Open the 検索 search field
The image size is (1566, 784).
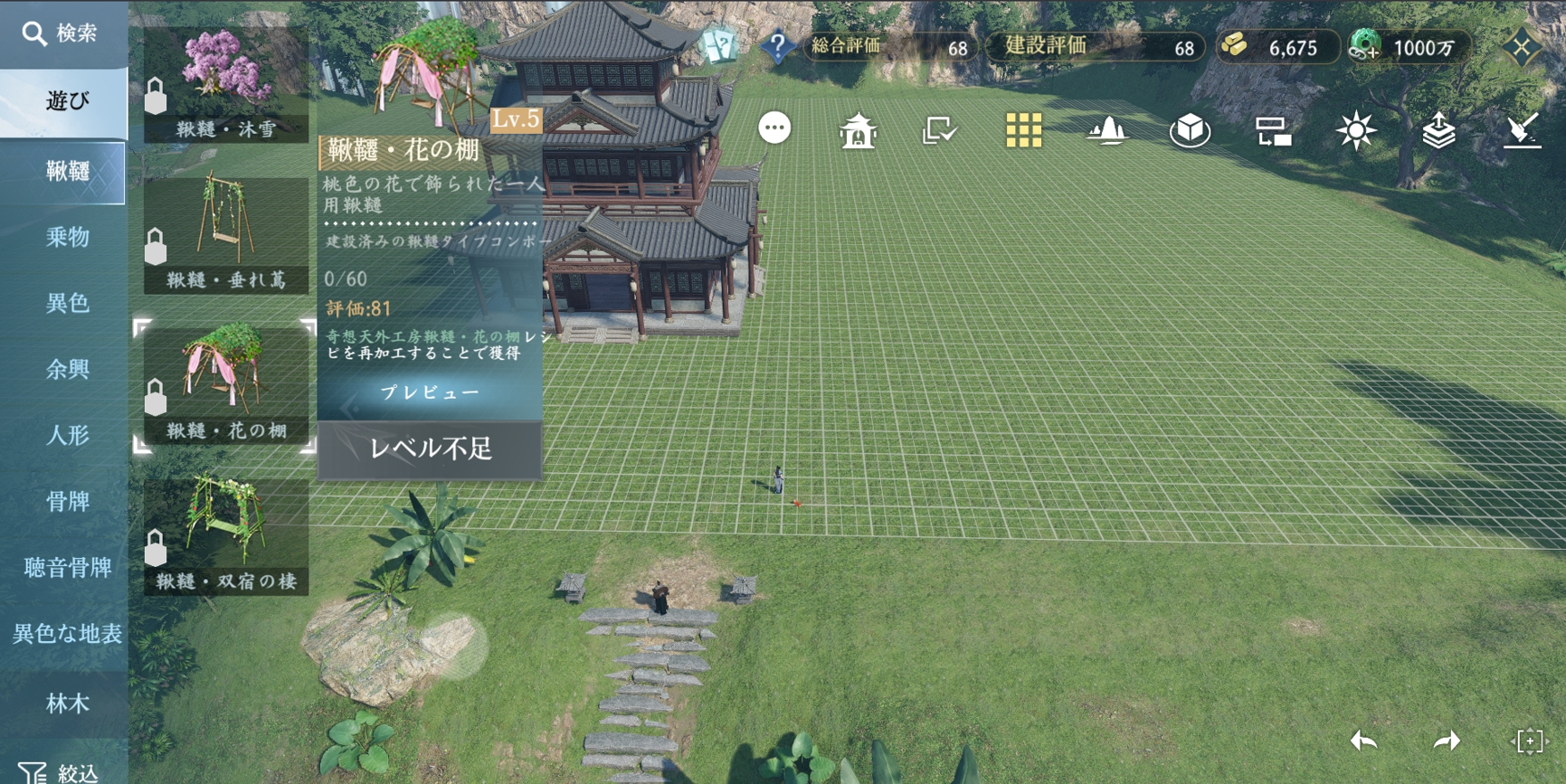click(62, 33)
